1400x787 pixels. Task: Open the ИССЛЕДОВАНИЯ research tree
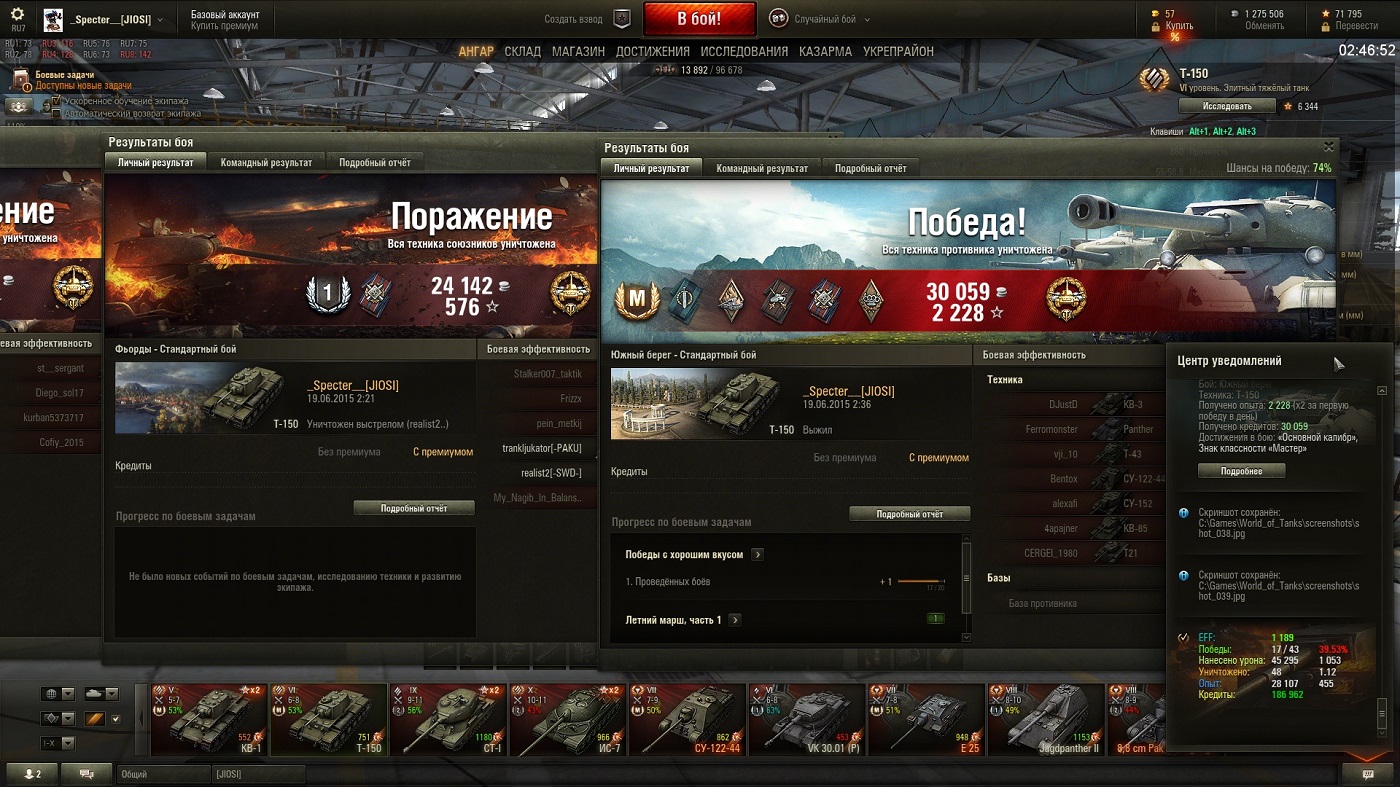[744, 51]
